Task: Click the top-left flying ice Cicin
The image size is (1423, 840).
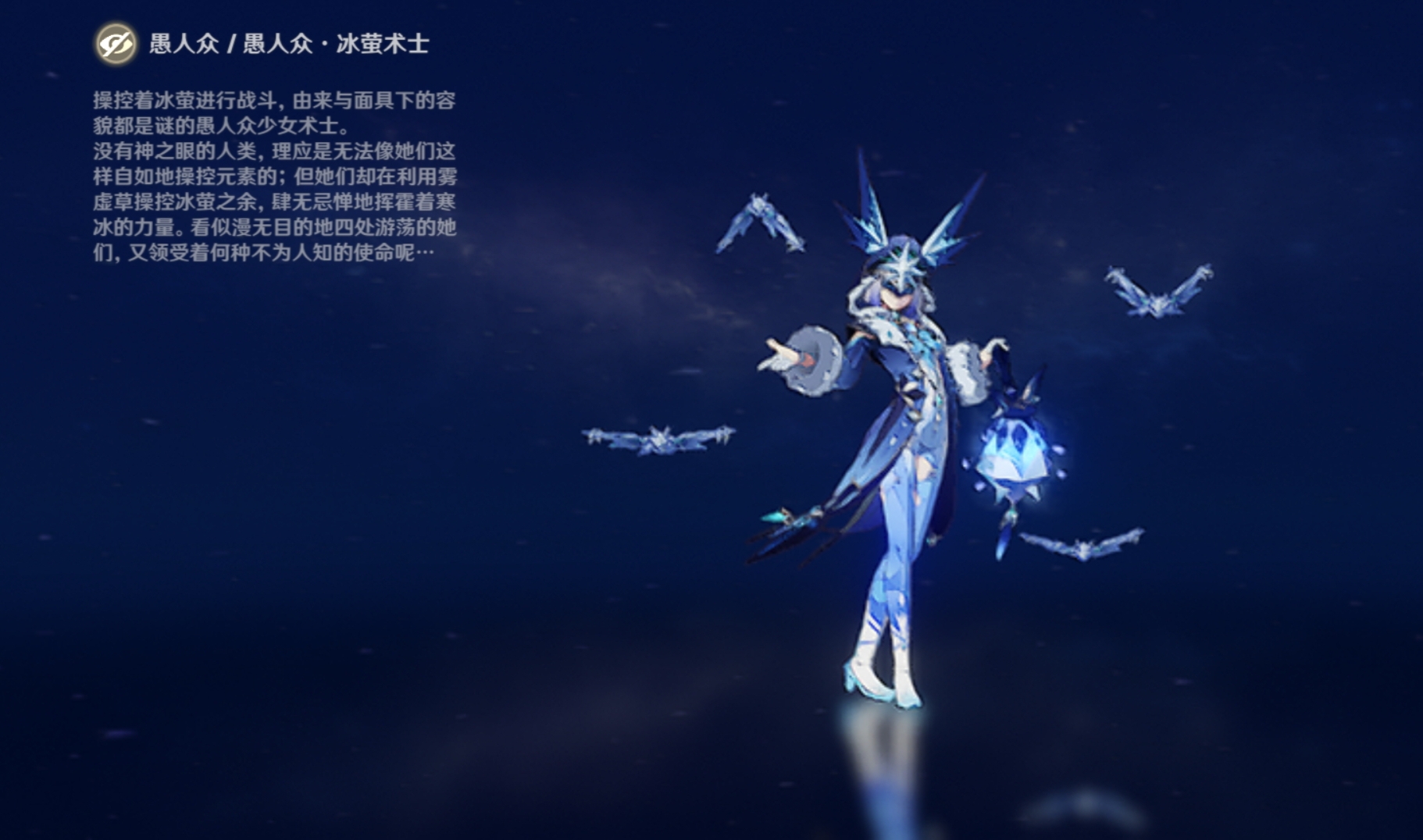Action: click(x=759, y=224)
